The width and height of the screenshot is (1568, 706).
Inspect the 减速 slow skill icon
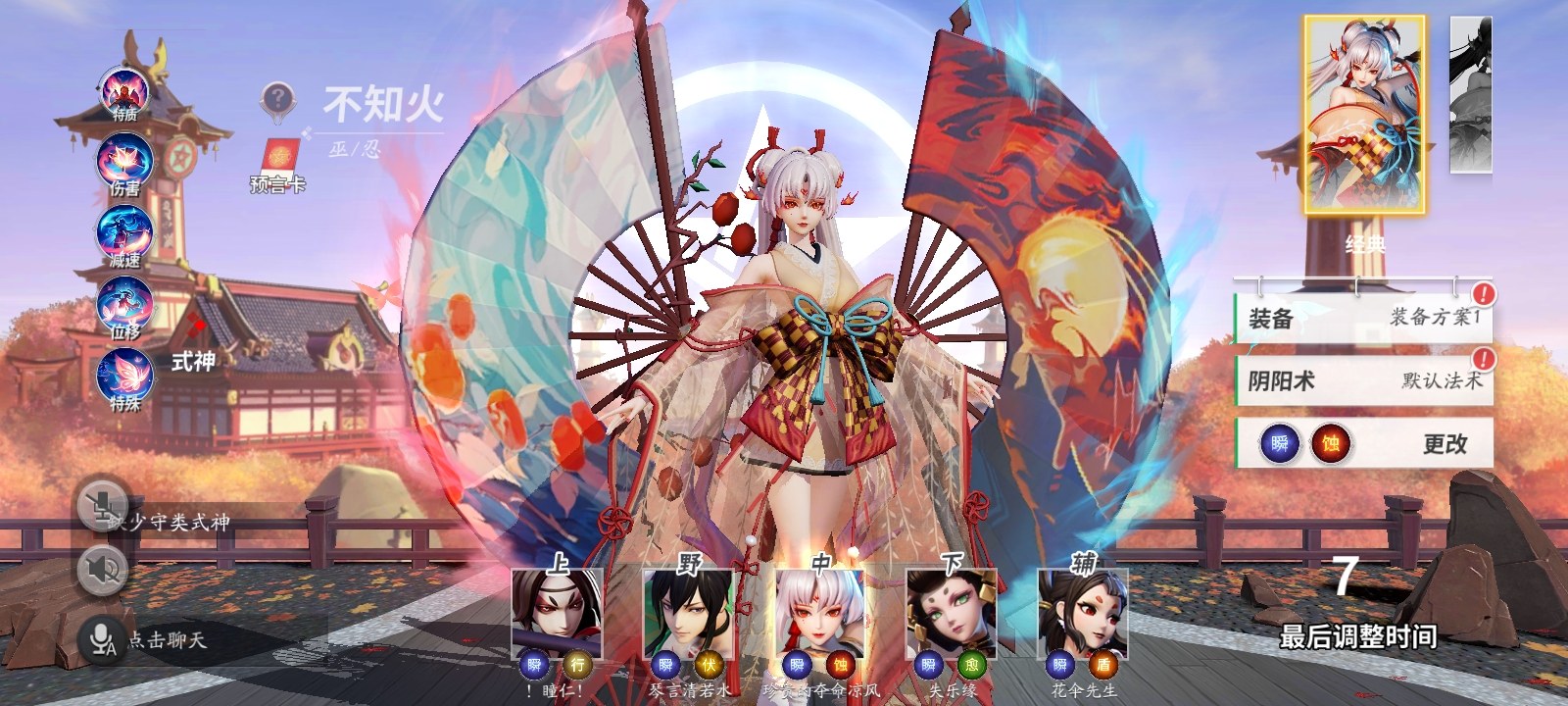[124, 235]
